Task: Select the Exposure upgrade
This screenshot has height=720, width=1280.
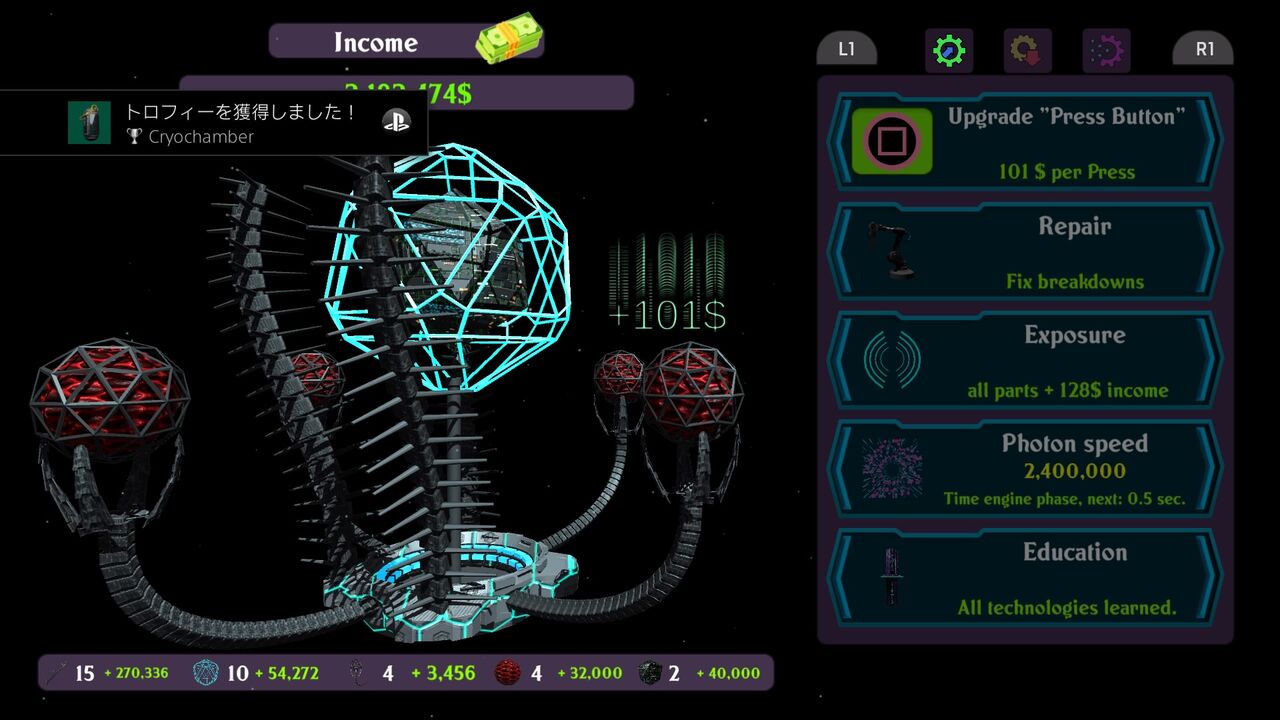Action: (x=1025, y=360)
